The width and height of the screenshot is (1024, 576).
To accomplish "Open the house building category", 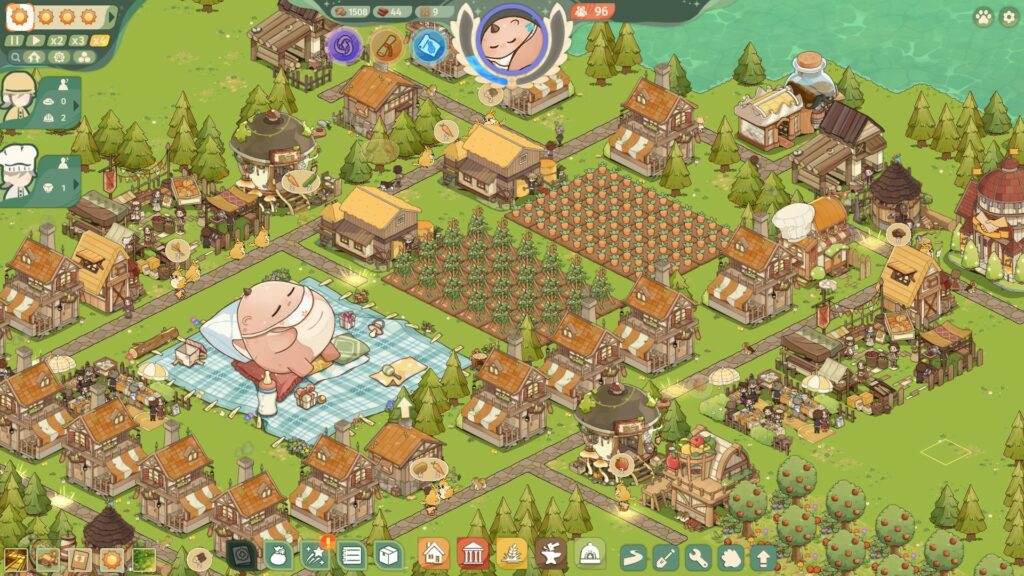I will [x=434, y=553].
